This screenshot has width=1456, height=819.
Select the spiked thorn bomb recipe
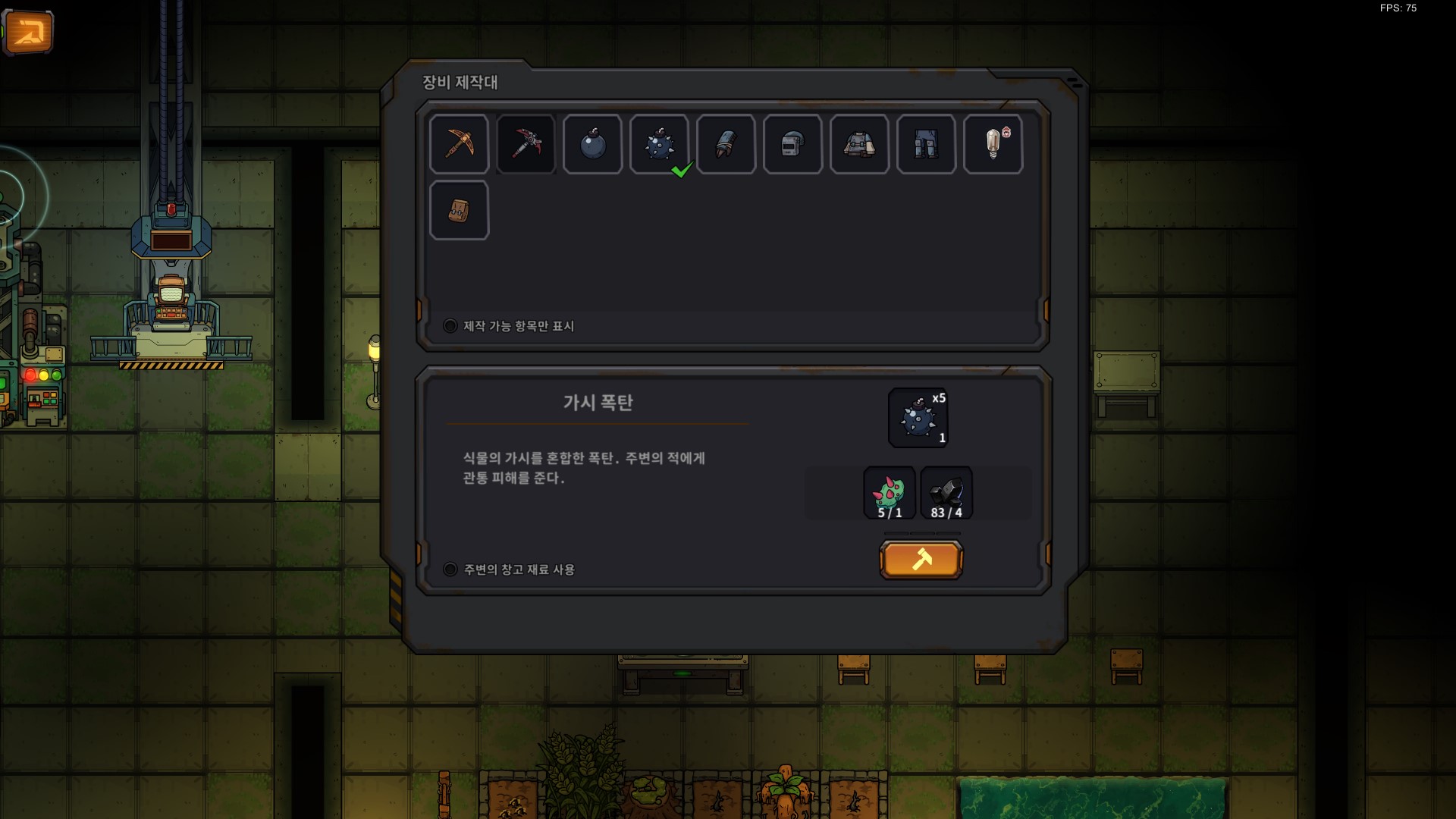(x=659, y=144)
